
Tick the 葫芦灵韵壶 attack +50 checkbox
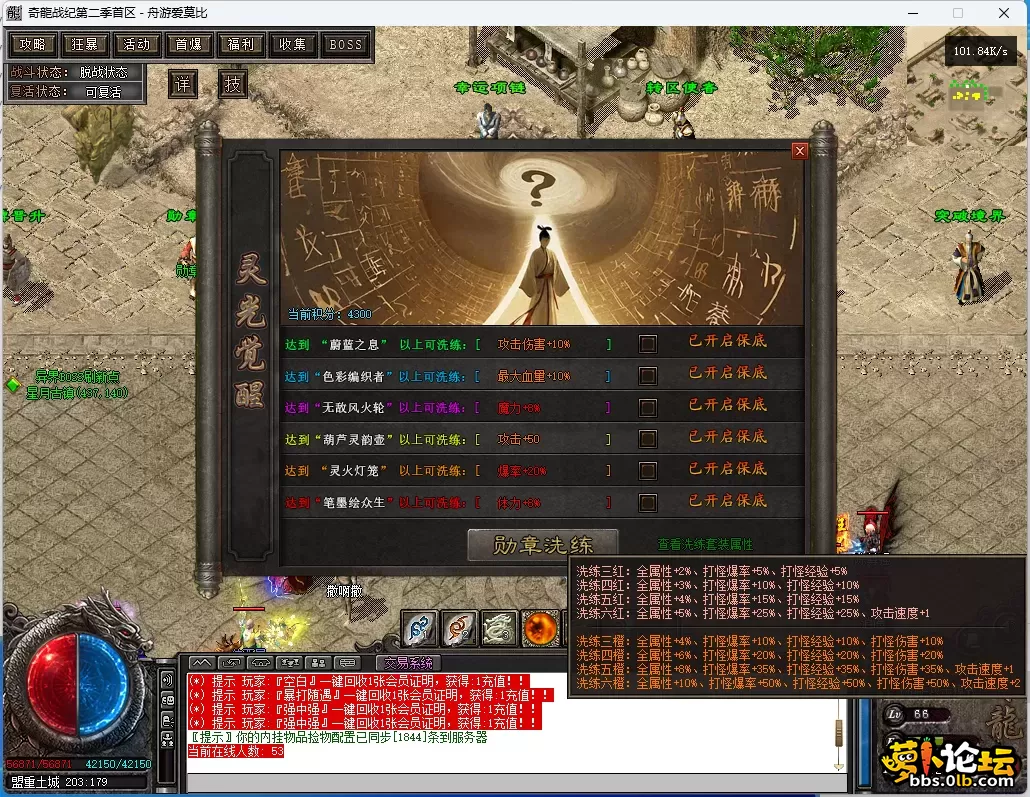(x=648, y=439)
